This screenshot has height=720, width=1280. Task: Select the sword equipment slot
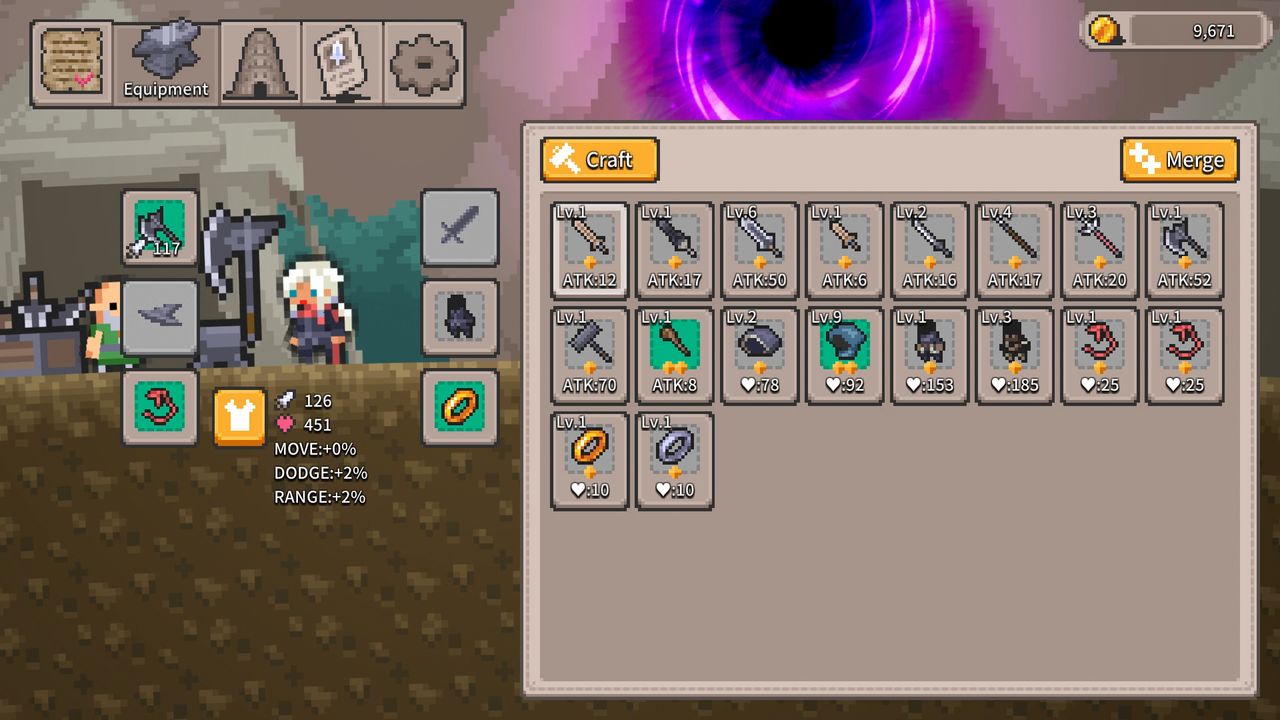(460, 228)
